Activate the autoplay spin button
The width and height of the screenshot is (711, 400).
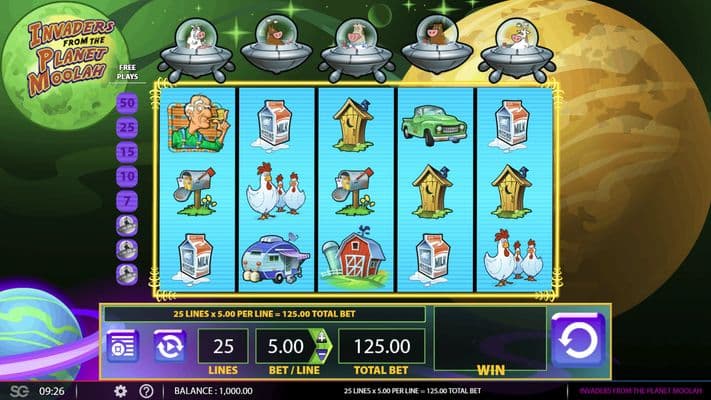[x=169, y=346]
